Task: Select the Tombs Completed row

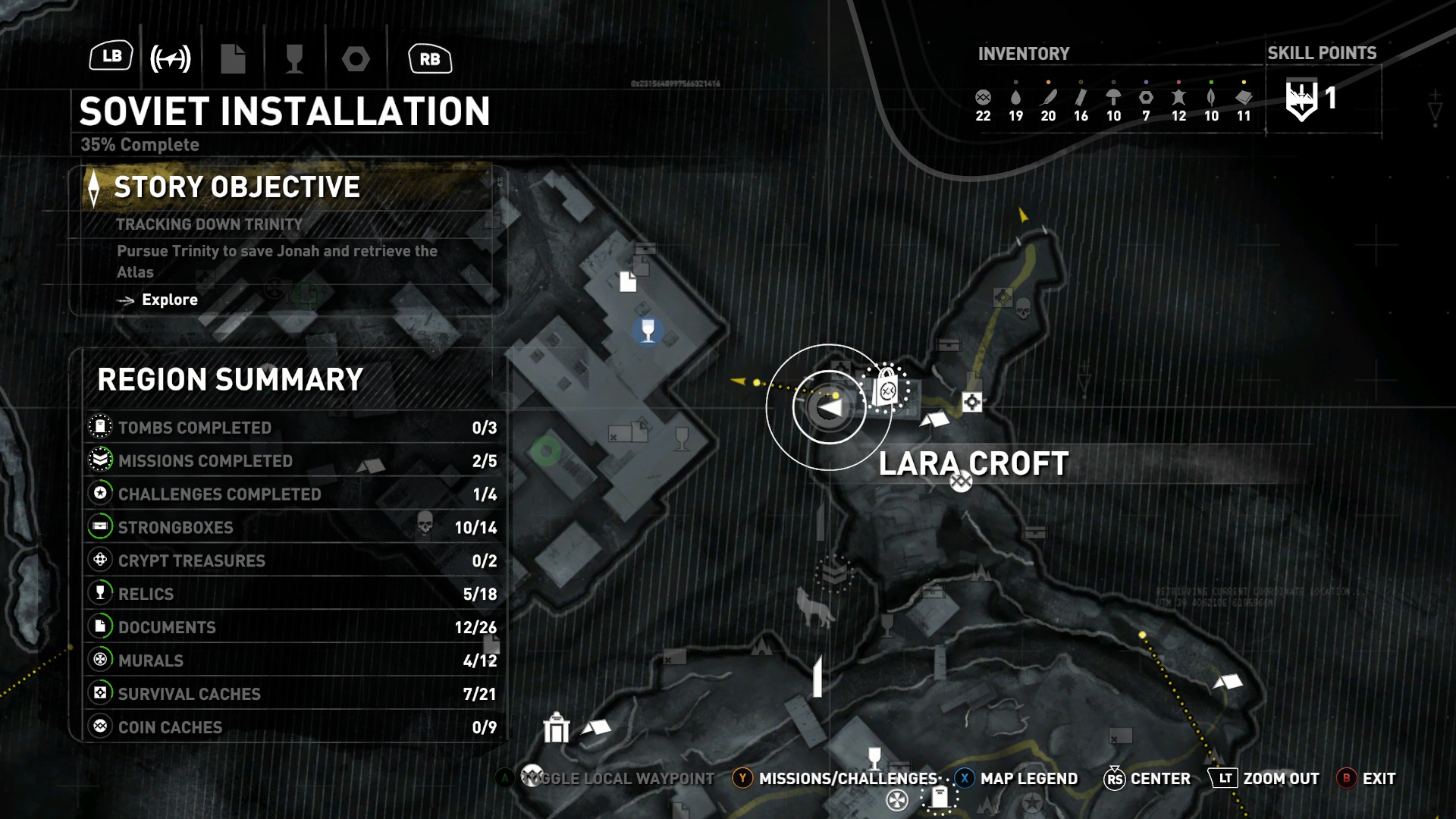Action: coord(292,428)
